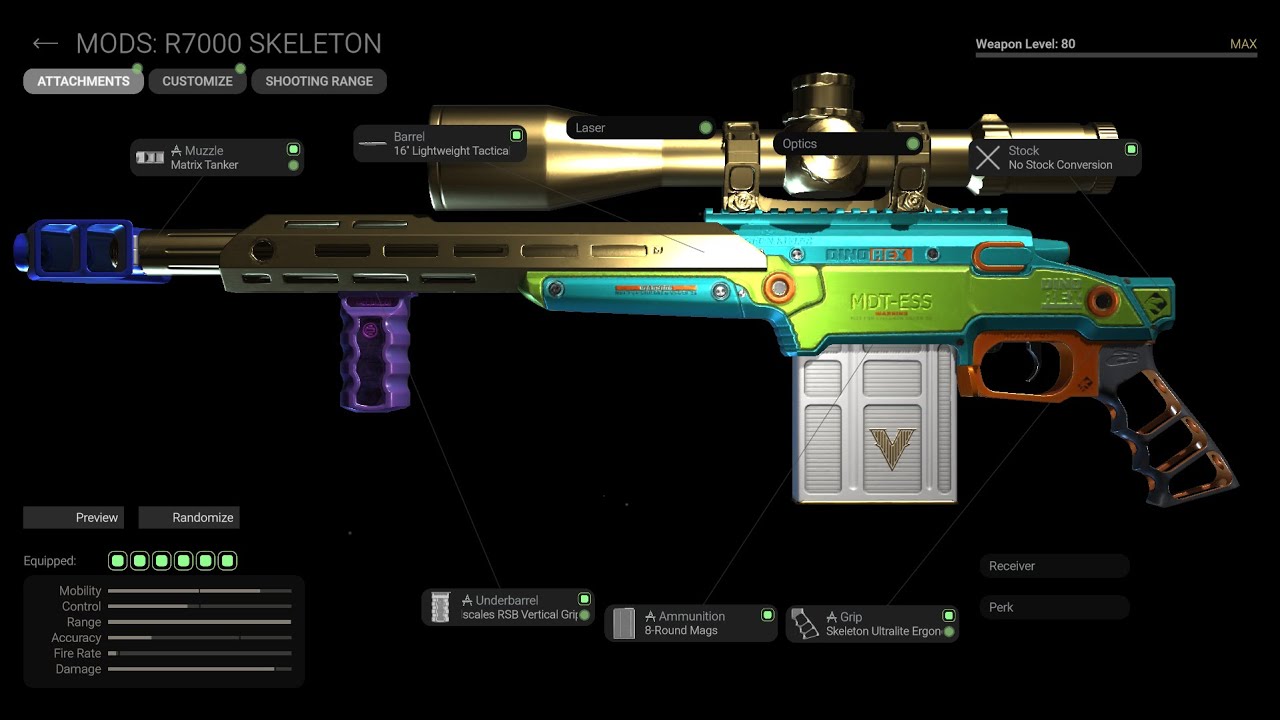Select the Ammunition 8-Round Mags slot

pyautogui.click(x=690, y=623)
